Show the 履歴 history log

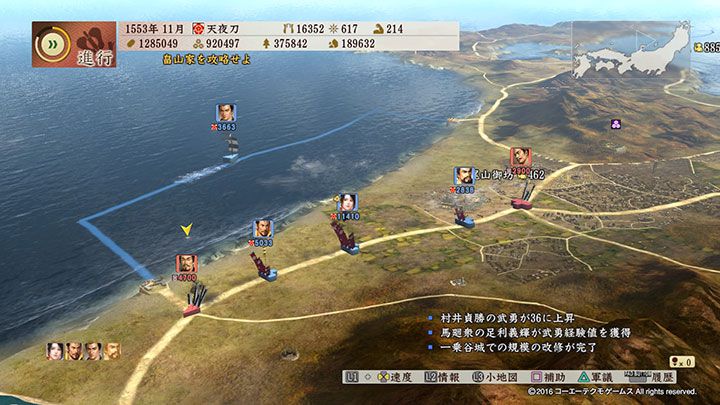pos(681,376)
